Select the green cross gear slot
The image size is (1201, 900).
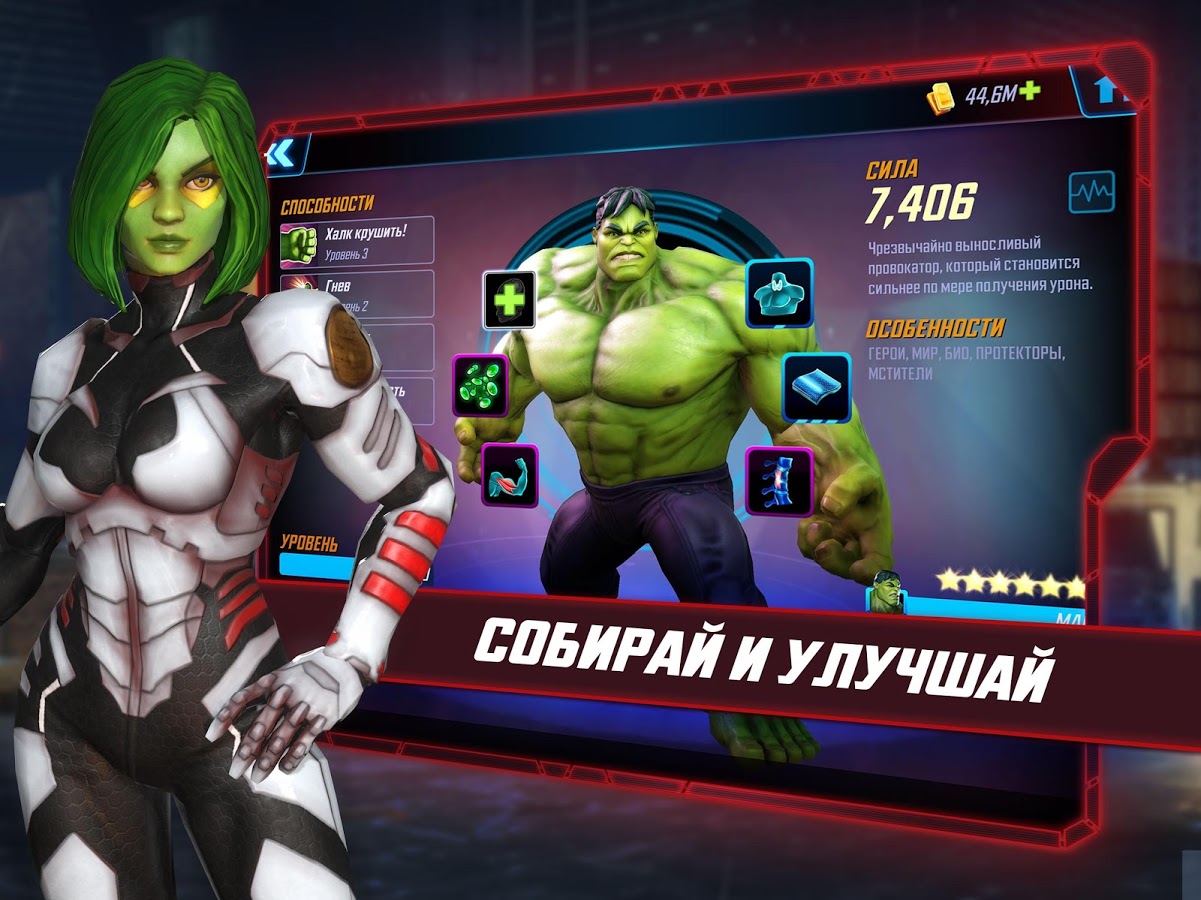coord(510,300)
